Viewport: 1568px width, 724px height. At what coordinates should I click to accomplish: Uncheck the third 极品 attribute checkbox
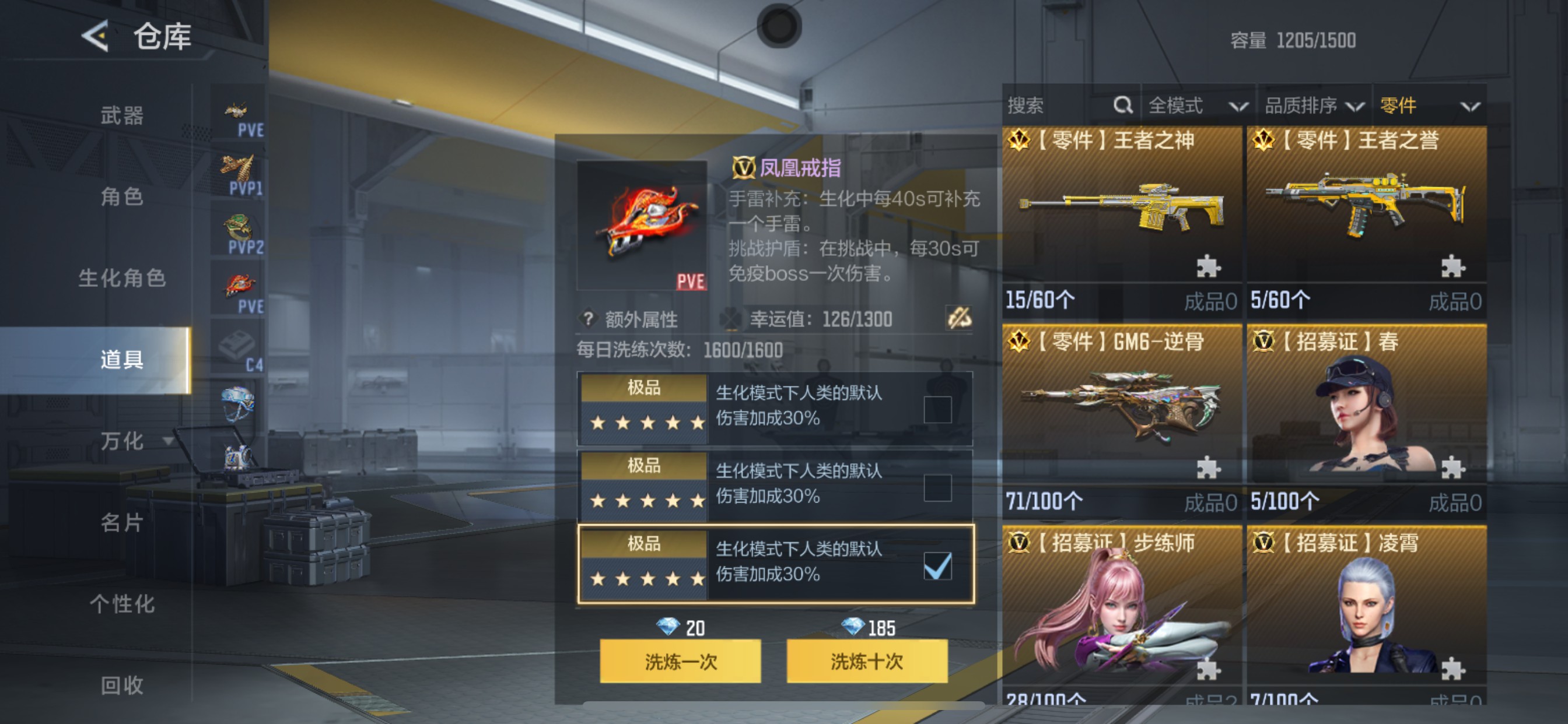tap(938, 567)
